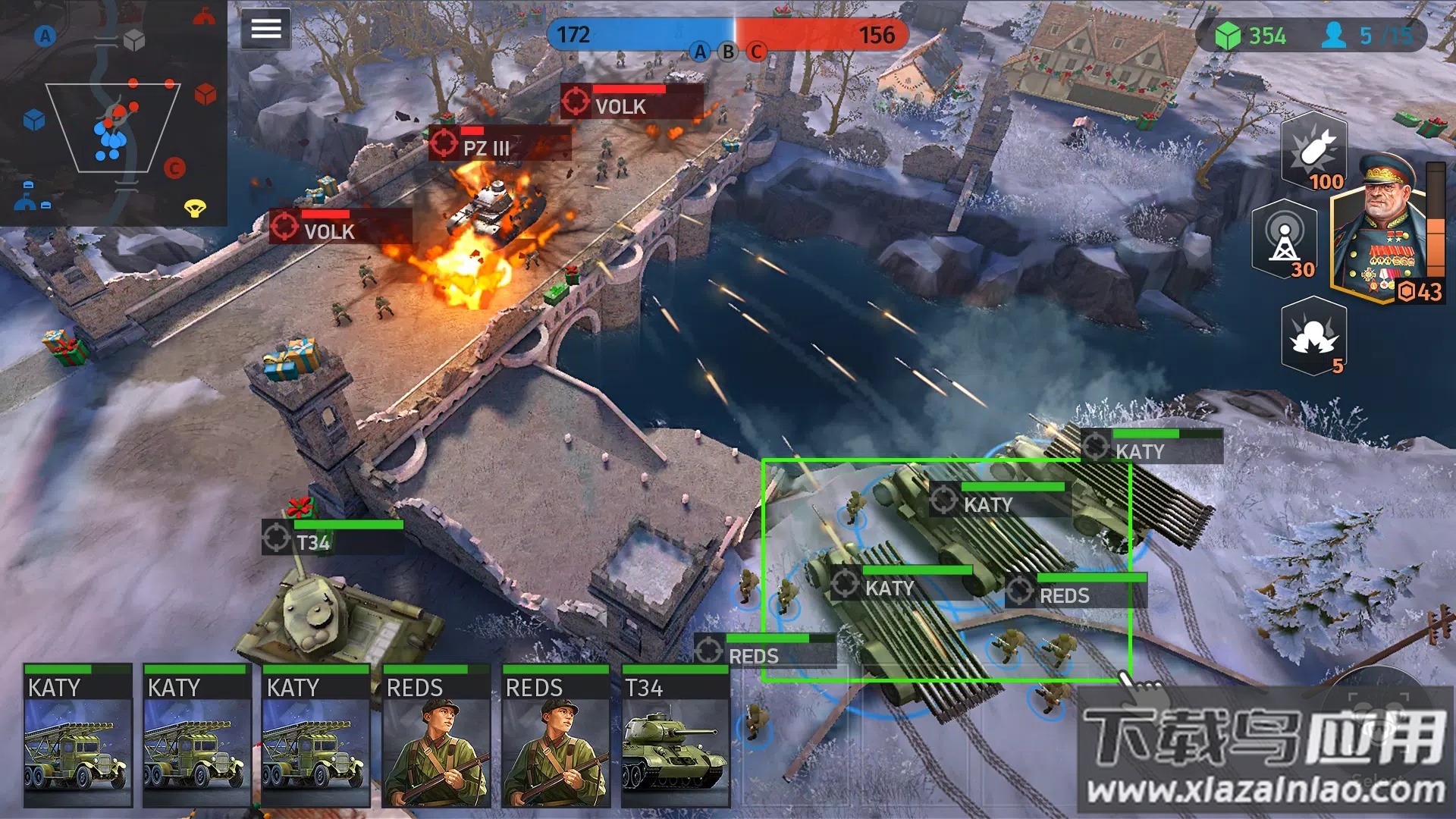
Task: Click the yellow parachute icon on the minimap
Action: (x=195, y=207)
